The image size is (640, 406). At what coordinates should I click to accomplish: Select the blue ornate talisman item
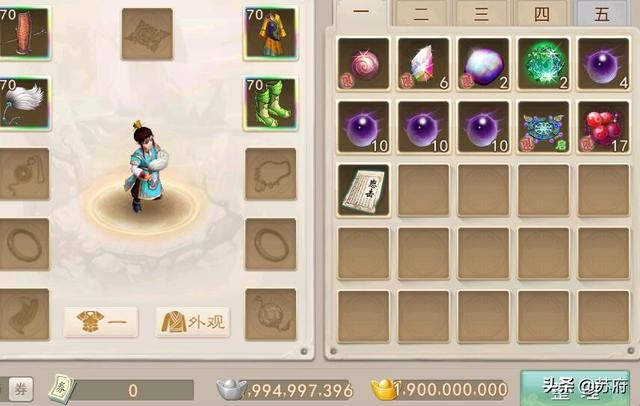coord(544,126)
